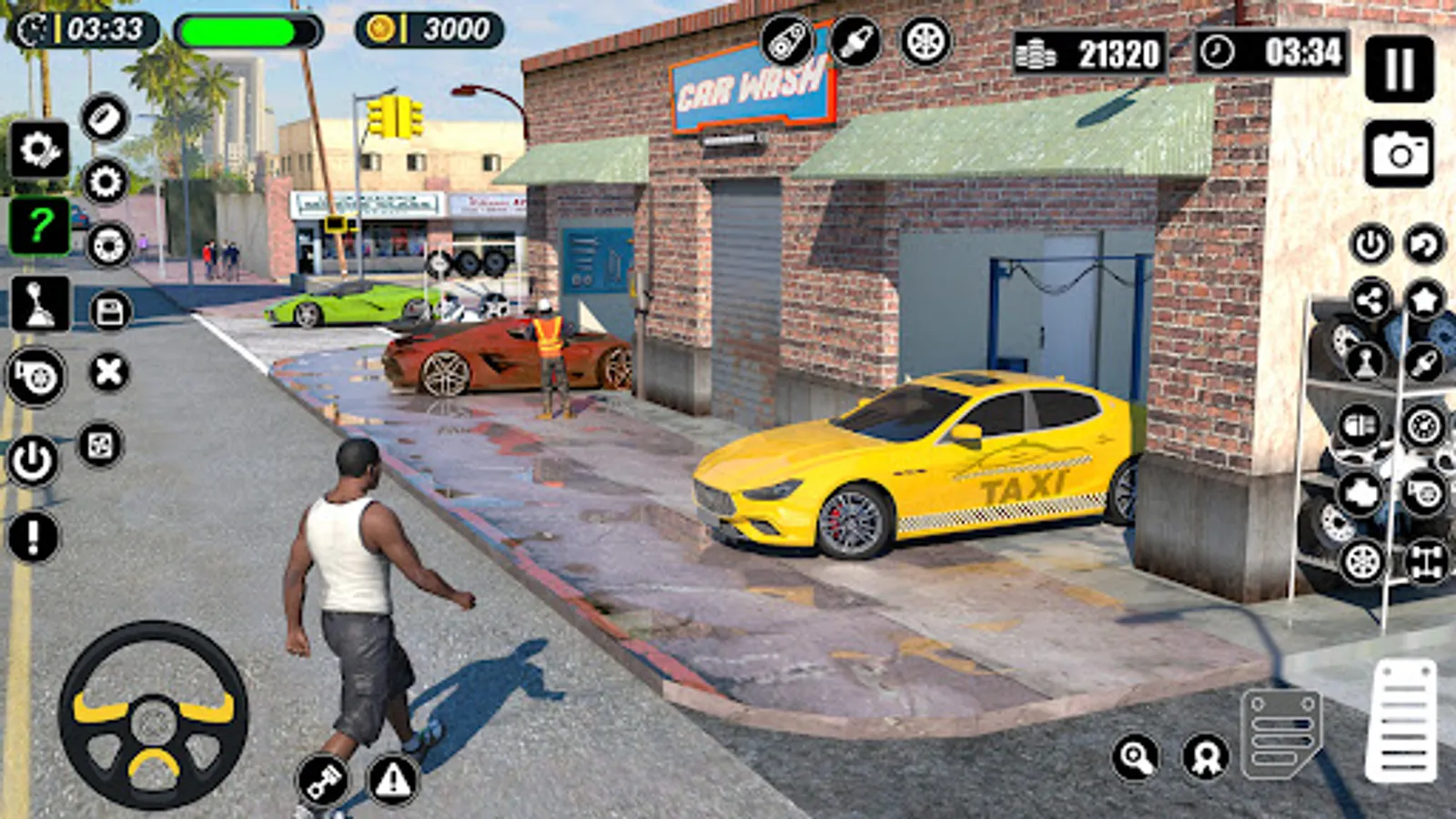
Task: Toggle the green help question mark button
Action: pyautogui.click(x=39, y=224)
